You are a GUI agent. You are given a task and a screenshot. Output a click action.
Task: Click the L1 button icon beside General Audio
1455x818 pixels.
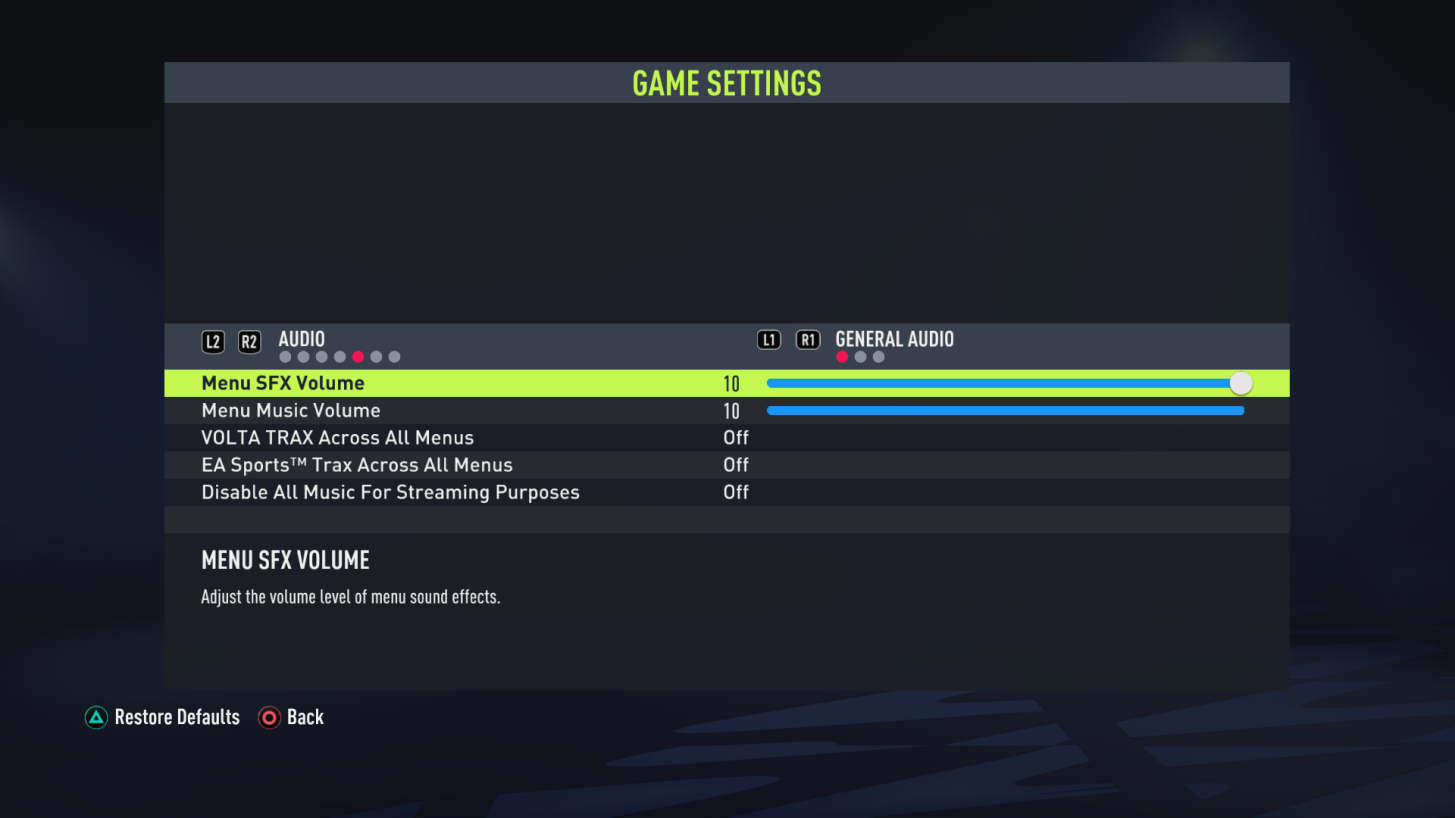coord(769,339)
